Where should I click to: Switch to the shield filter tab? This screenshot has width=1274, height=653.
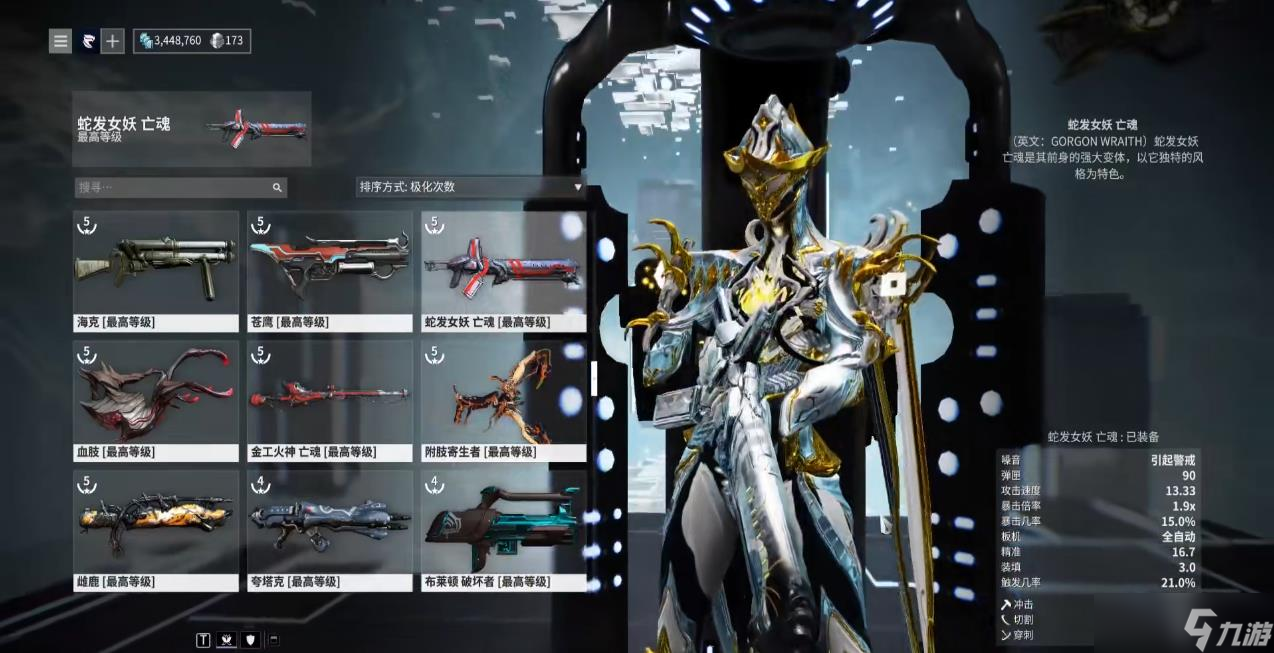point(251,640)
